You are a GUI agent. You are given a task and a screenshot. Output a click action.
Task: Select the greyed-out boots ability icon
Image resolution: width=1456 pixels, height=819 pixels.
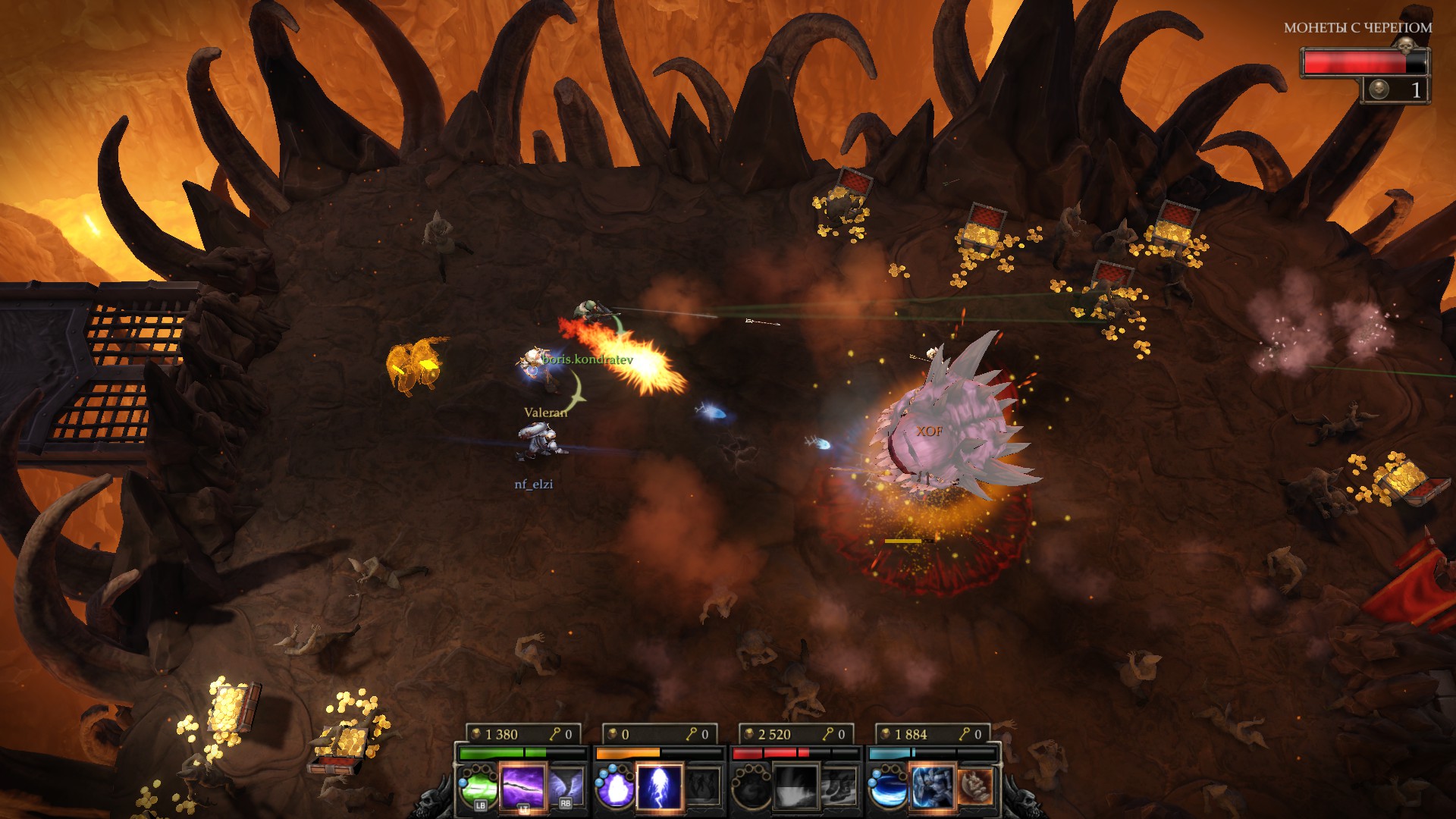[x=839, y=786]
